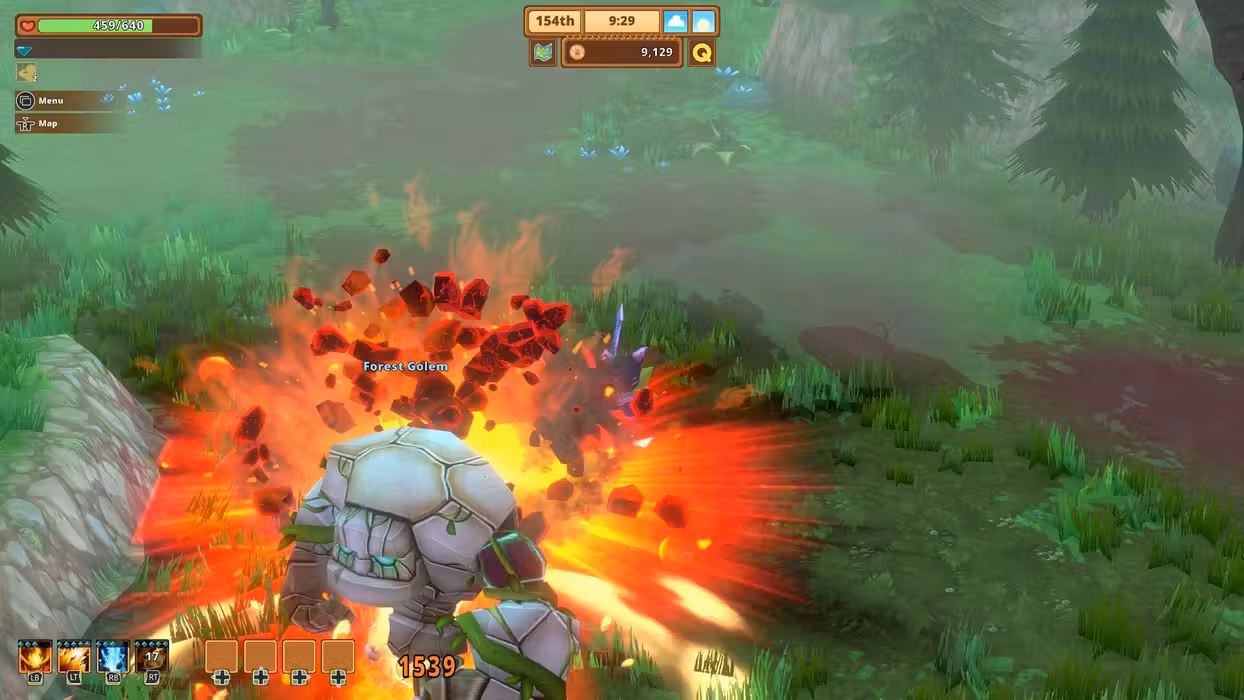This screenshot has height=700, width=1244.
Task: Click the buff status icon under the mana bar
Action: point(26,73)
